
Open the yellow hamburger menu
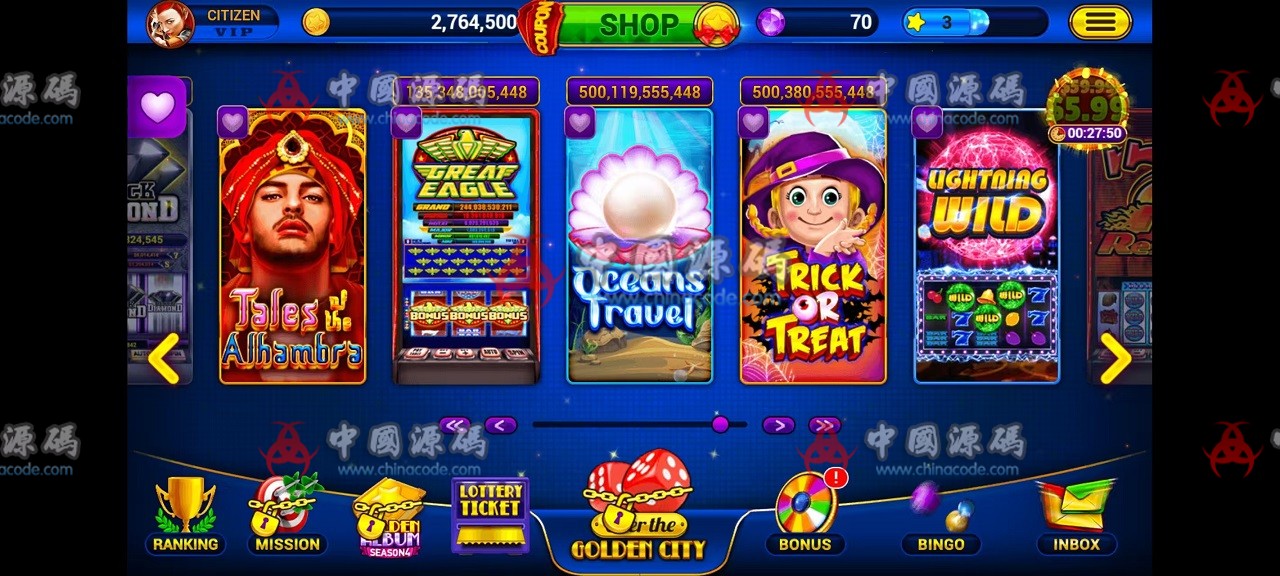(1100, 22)
